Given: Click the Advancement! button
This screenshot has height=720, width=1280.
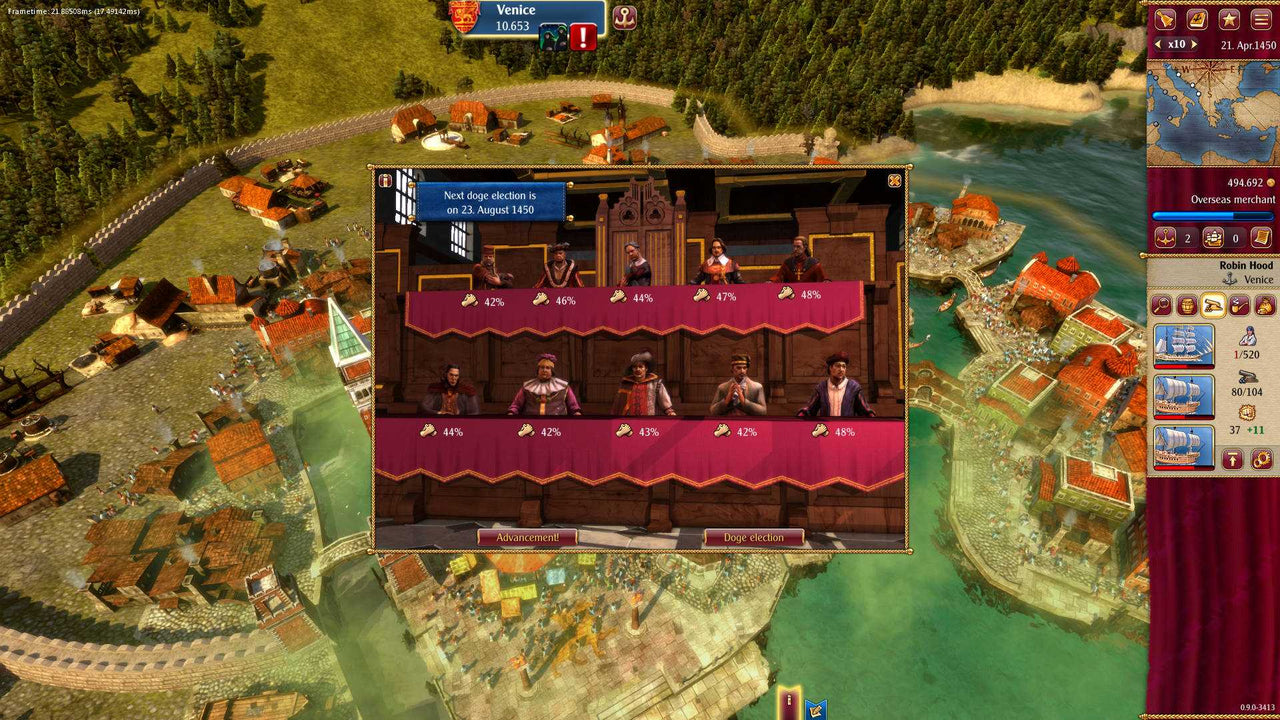Looking at the screenshot, I should tap(531, 536).
